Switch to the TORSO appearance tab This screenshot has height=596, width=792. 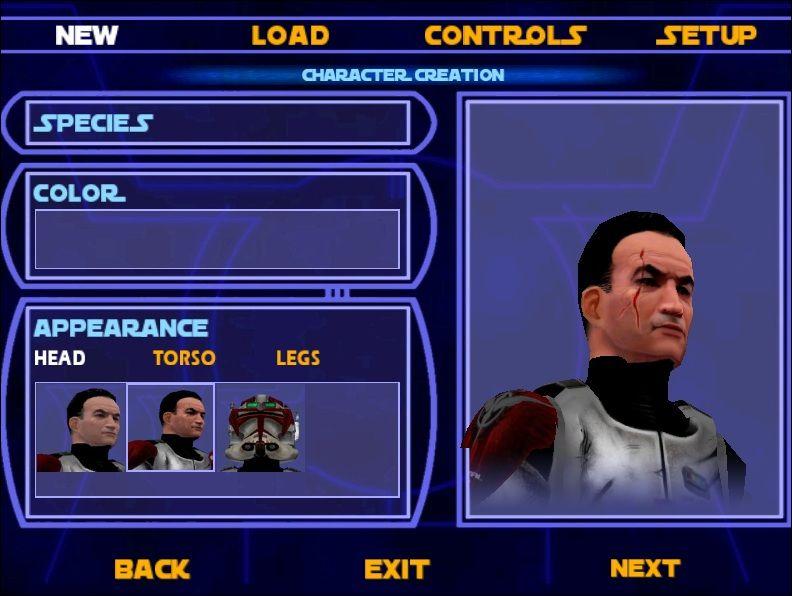(184, 358)
